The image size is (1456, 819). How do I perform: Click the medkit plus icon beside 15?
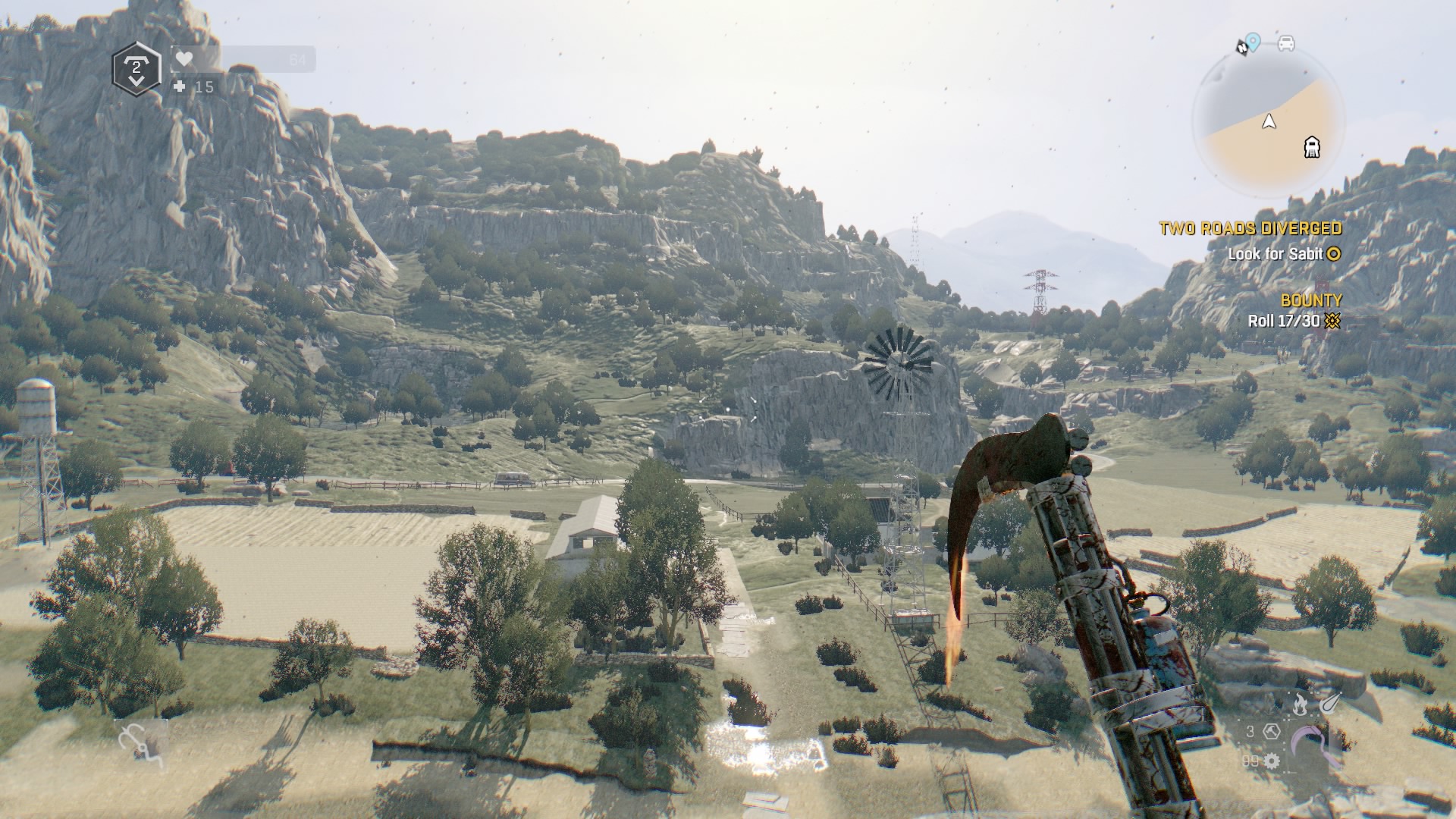(x=180, y=87)
